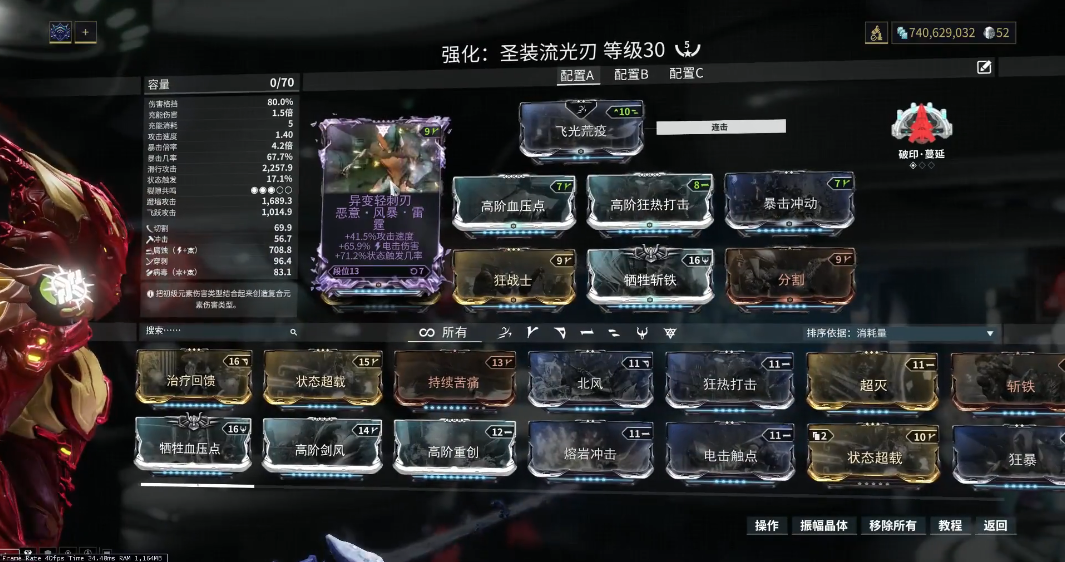Viewport: 1065px width, 562px height.
Task: Click 移除所有 to remove all mods
Action: click(x=892, y=525)
